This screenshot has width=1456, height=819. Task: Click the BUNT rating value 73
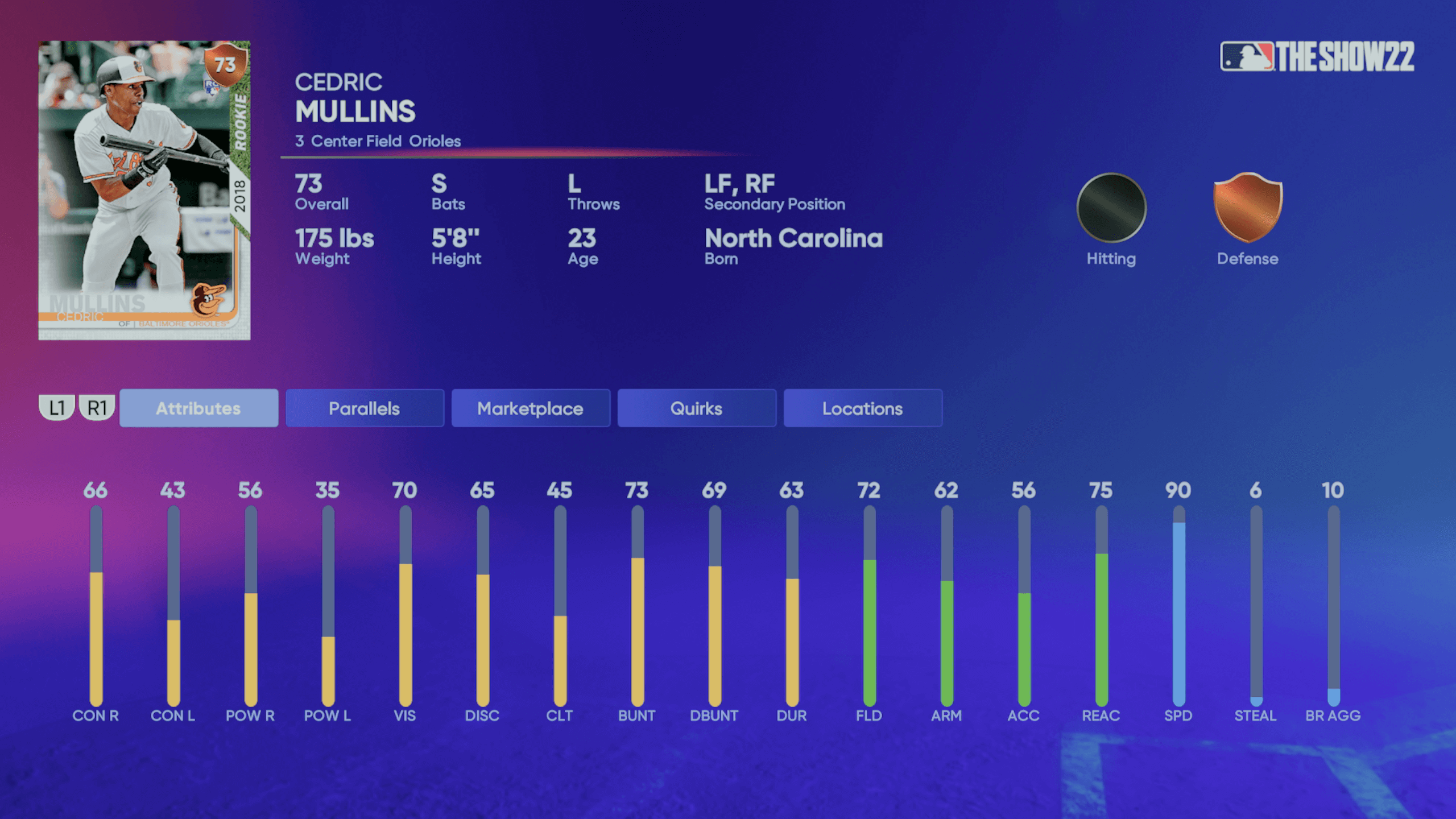click(638, 490)
